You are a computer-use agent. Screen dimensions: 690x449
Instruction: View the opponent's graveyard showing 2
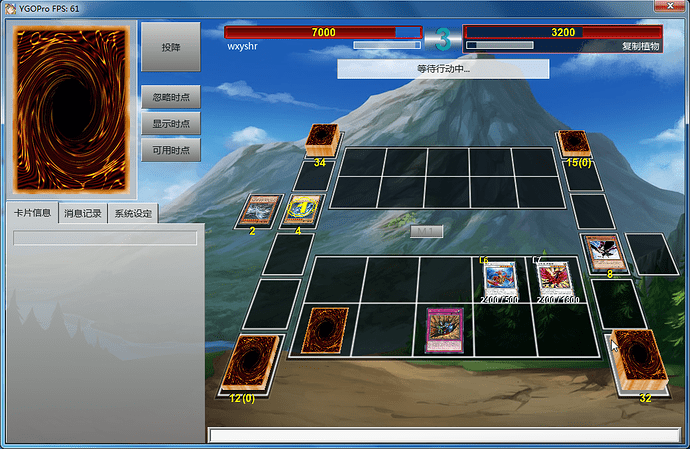[259, 210]
